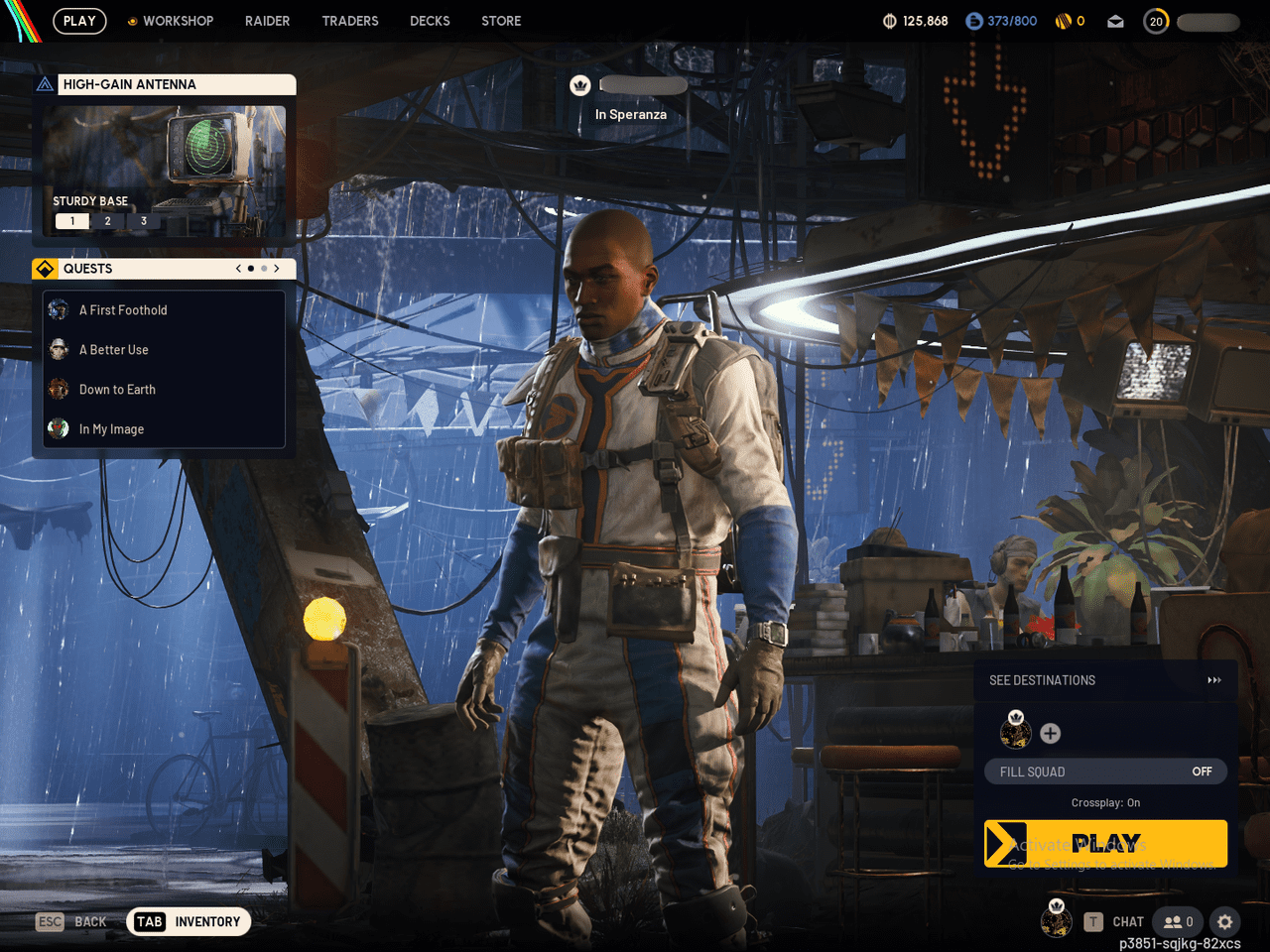Switch to the Traders tab
This screenshot has width=1270, height=952.
[350, 21]
